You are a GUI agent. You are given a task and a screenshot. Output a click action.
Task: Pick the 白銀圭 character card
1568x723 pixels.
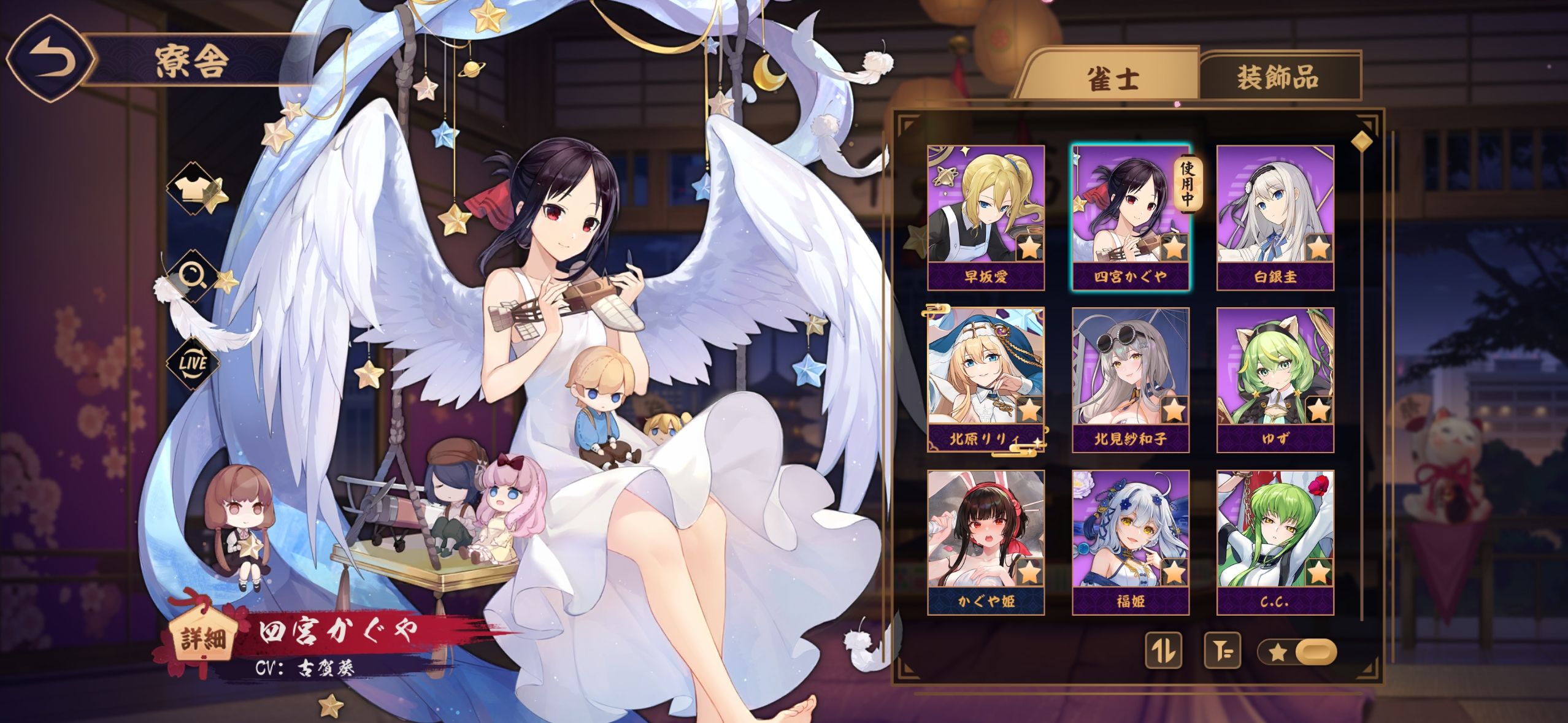click(x=1275, y=217)
